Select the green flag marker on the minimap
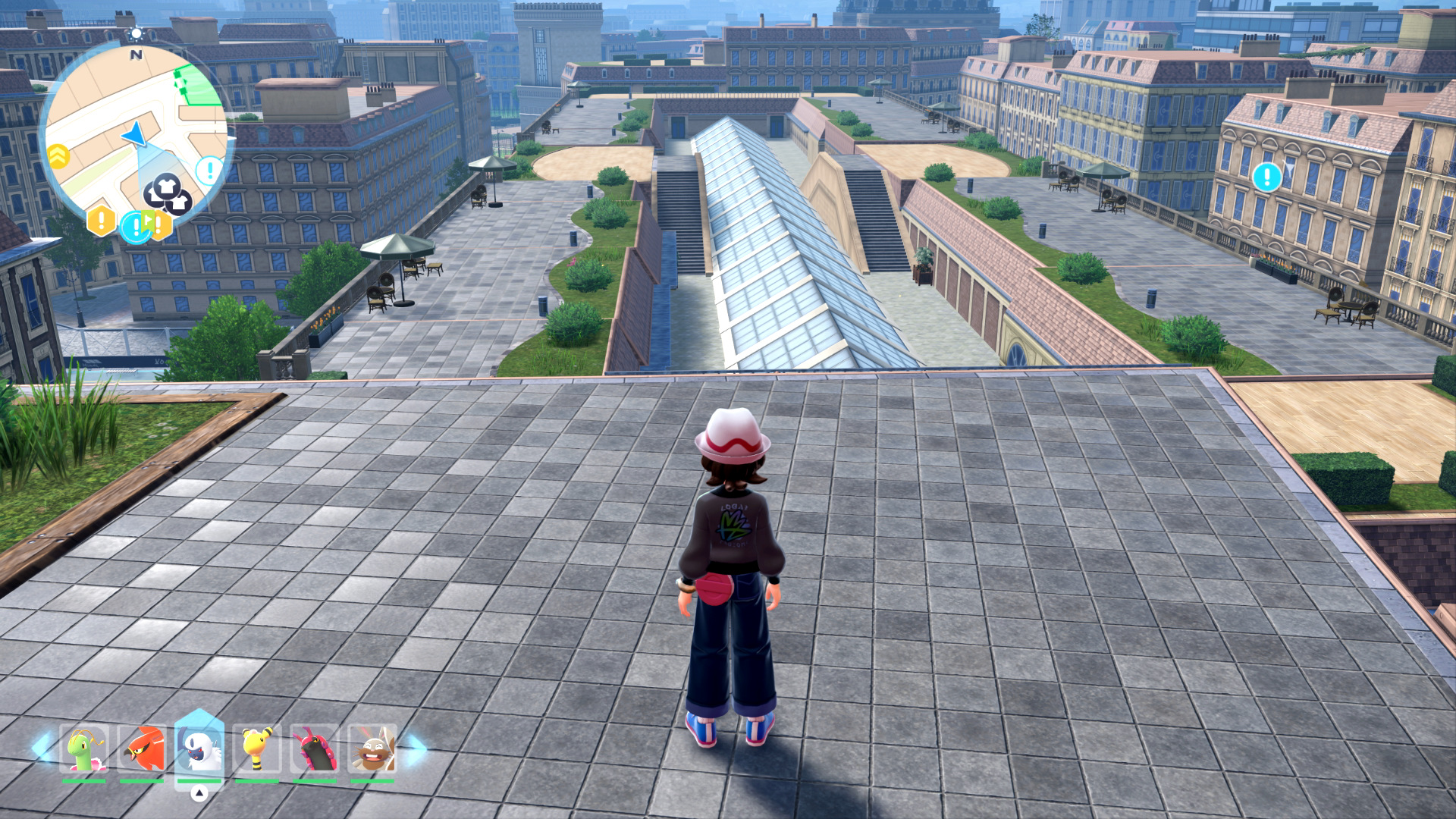This screenshot has width=1456, height=819. 149,221
